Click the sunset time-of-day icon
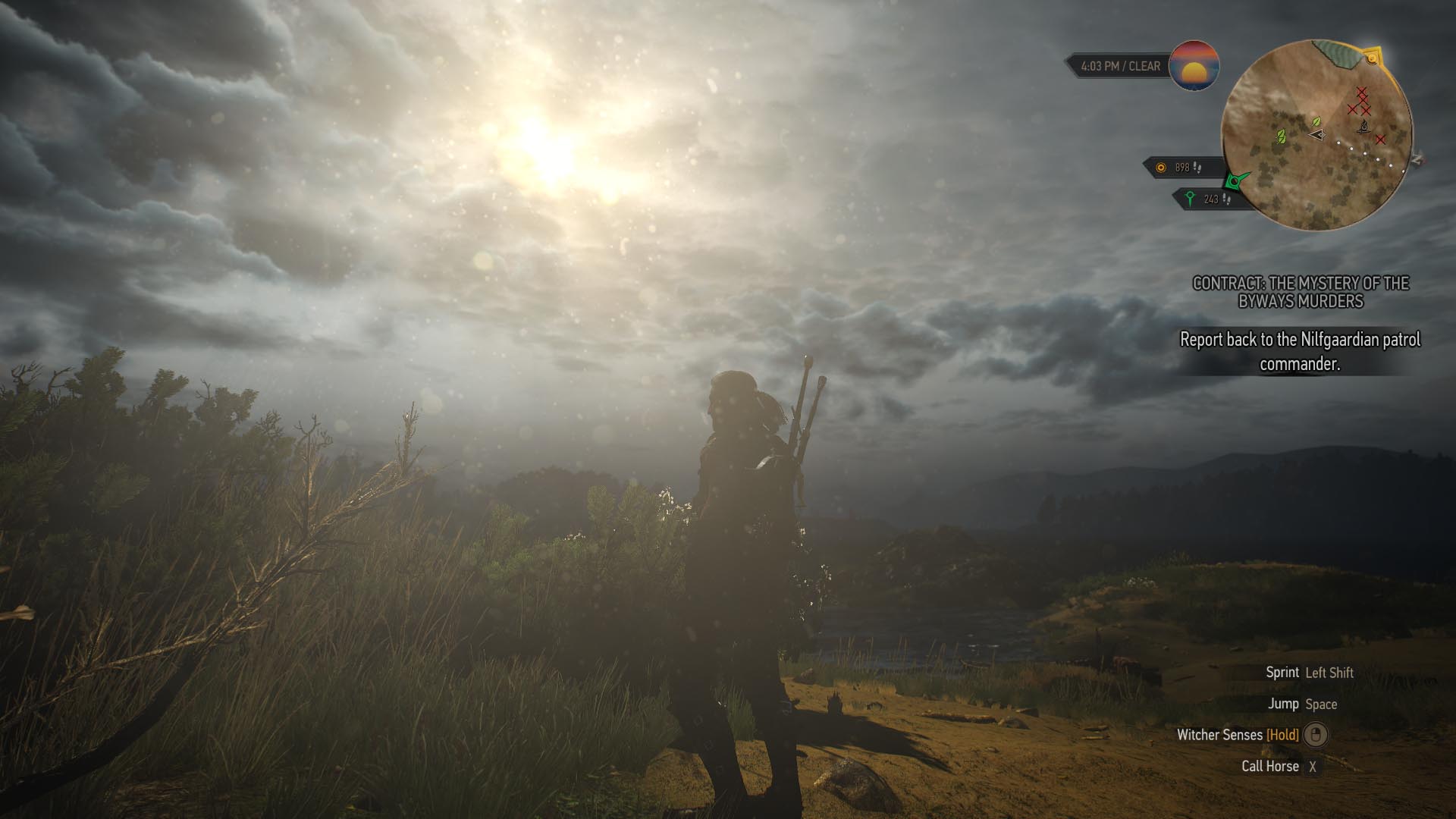The width and height of the screenshot is (1456, 819). point(1194,66)
